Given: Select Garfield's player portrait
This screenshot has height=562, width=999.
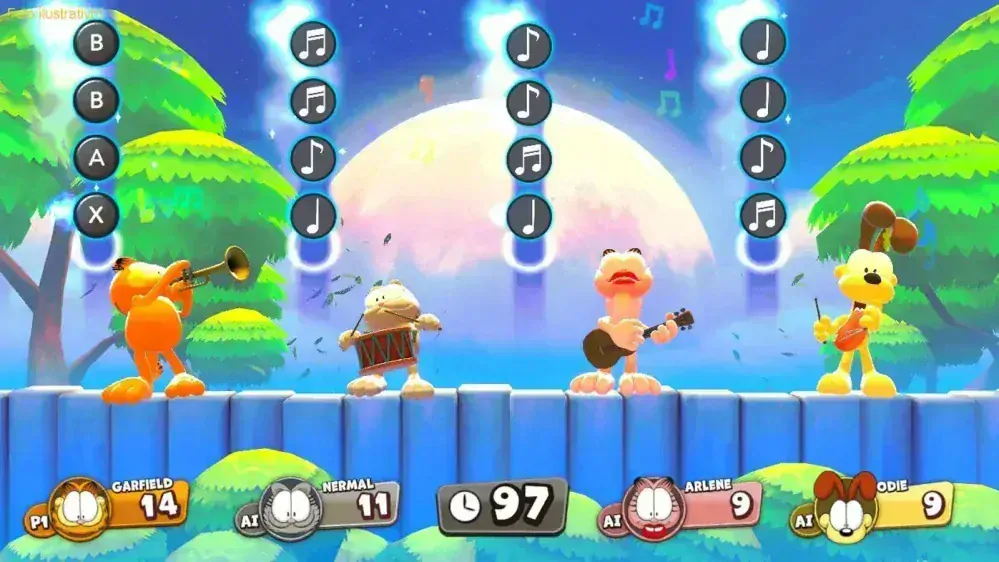Looking at the screenshot, I should pos(79,509).
